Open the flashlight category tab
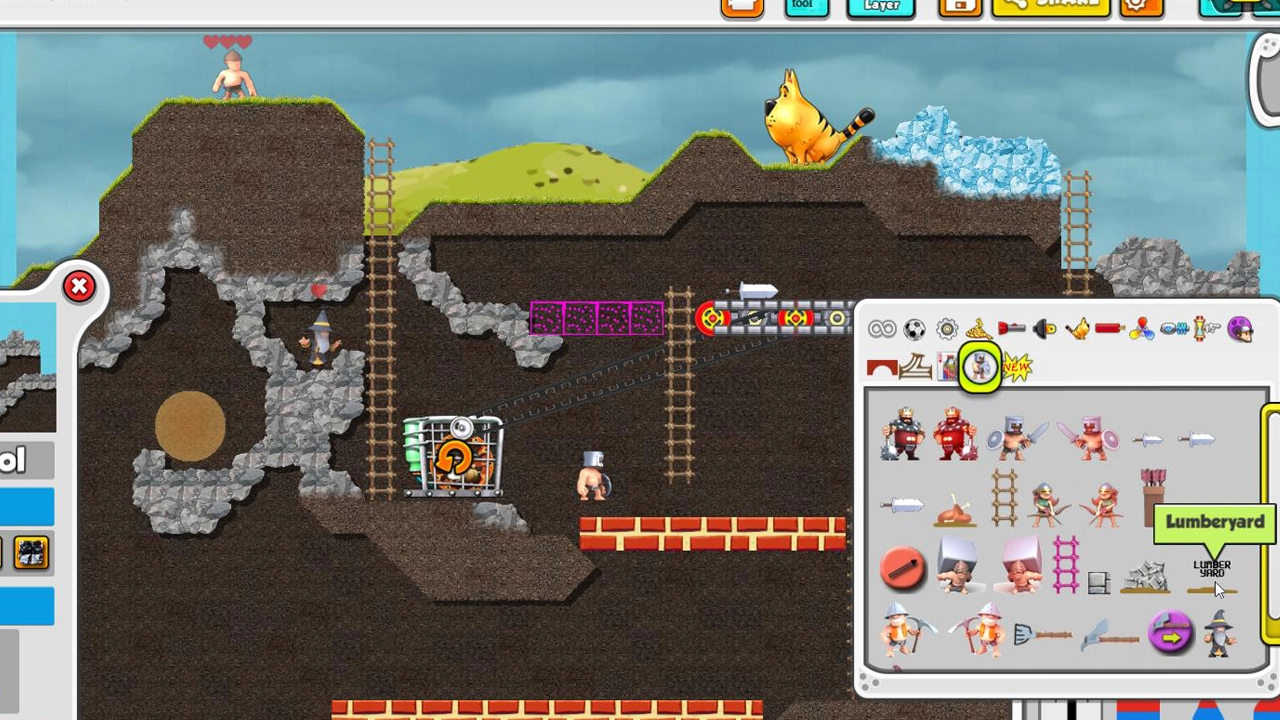 tap(1011, 329)
